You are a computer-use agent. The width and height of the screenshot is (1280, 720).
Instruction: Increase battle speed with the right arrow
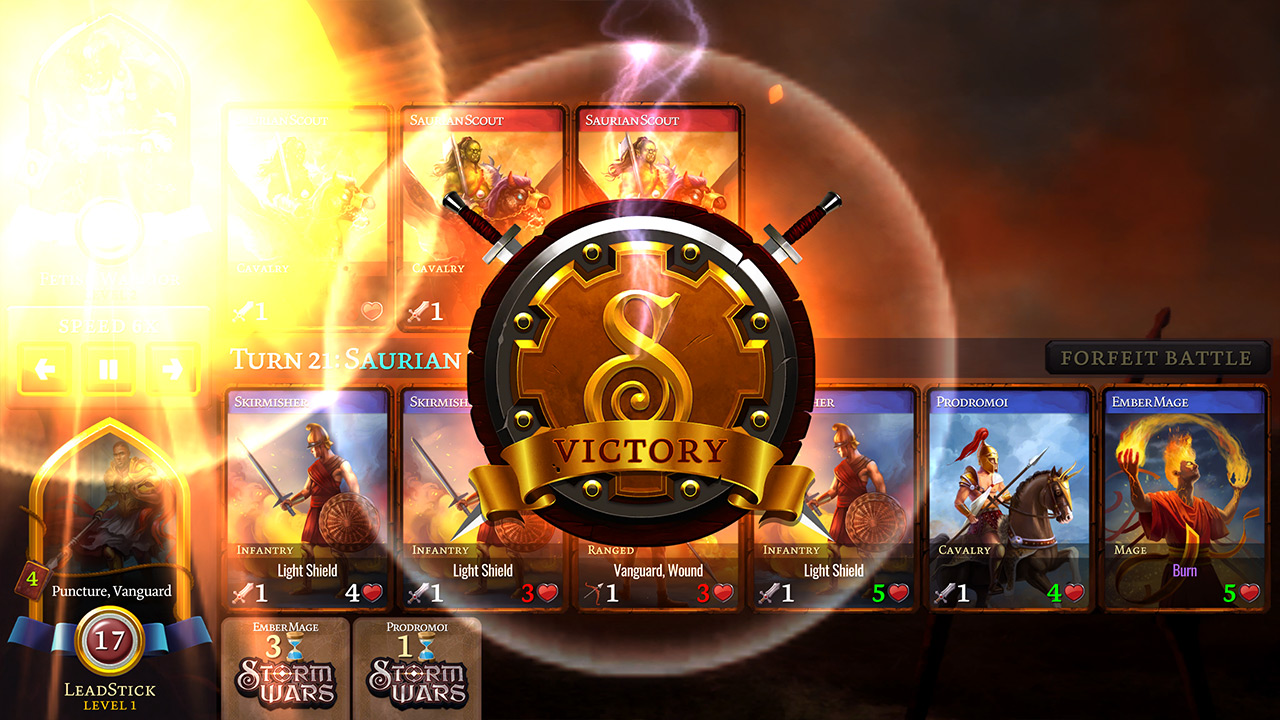(172, 369)
